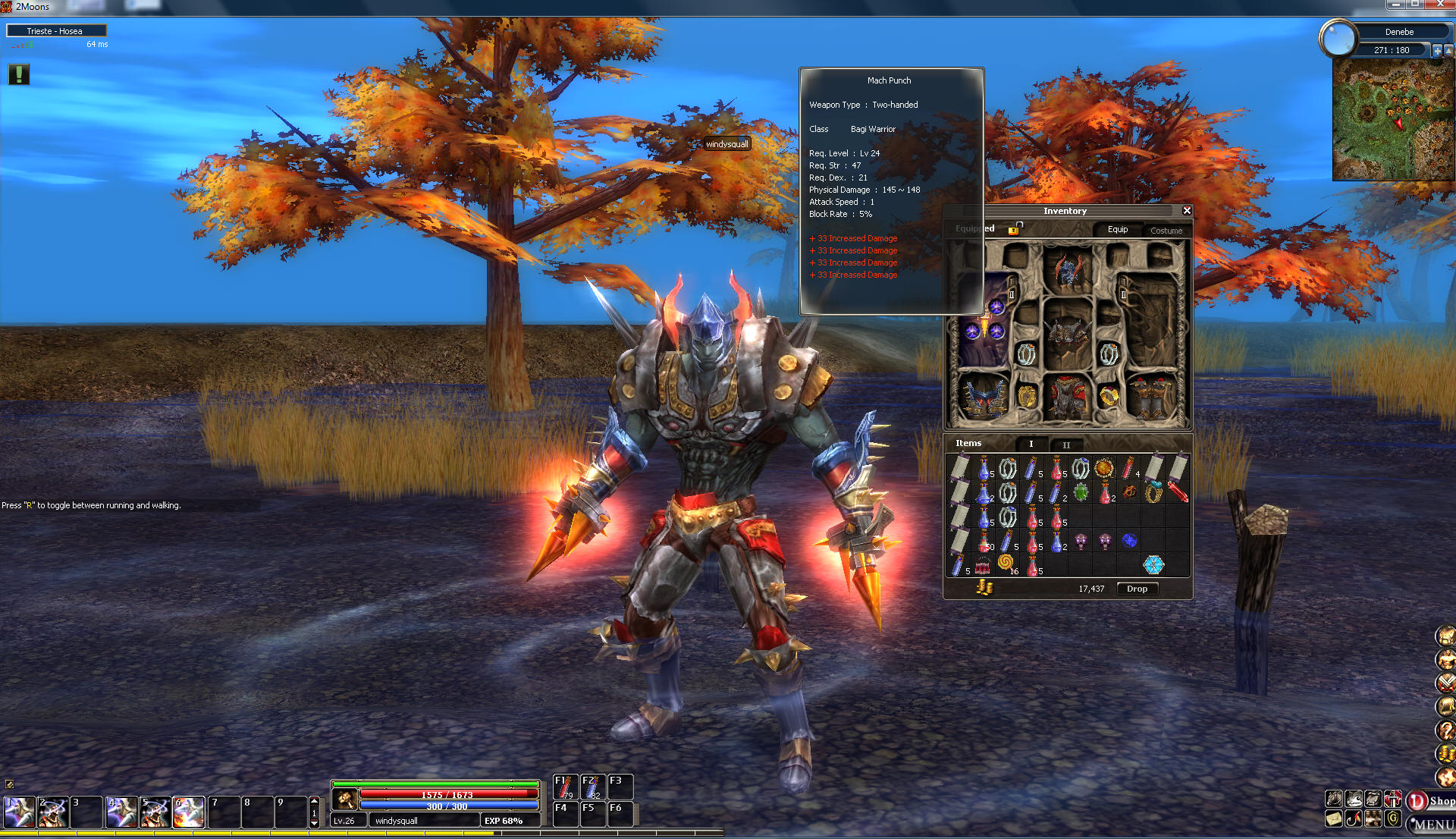The width and height of the screenshot is (1456, 839).
Task: Use the skill in hotbar slot 6
Action: point(189,812)
